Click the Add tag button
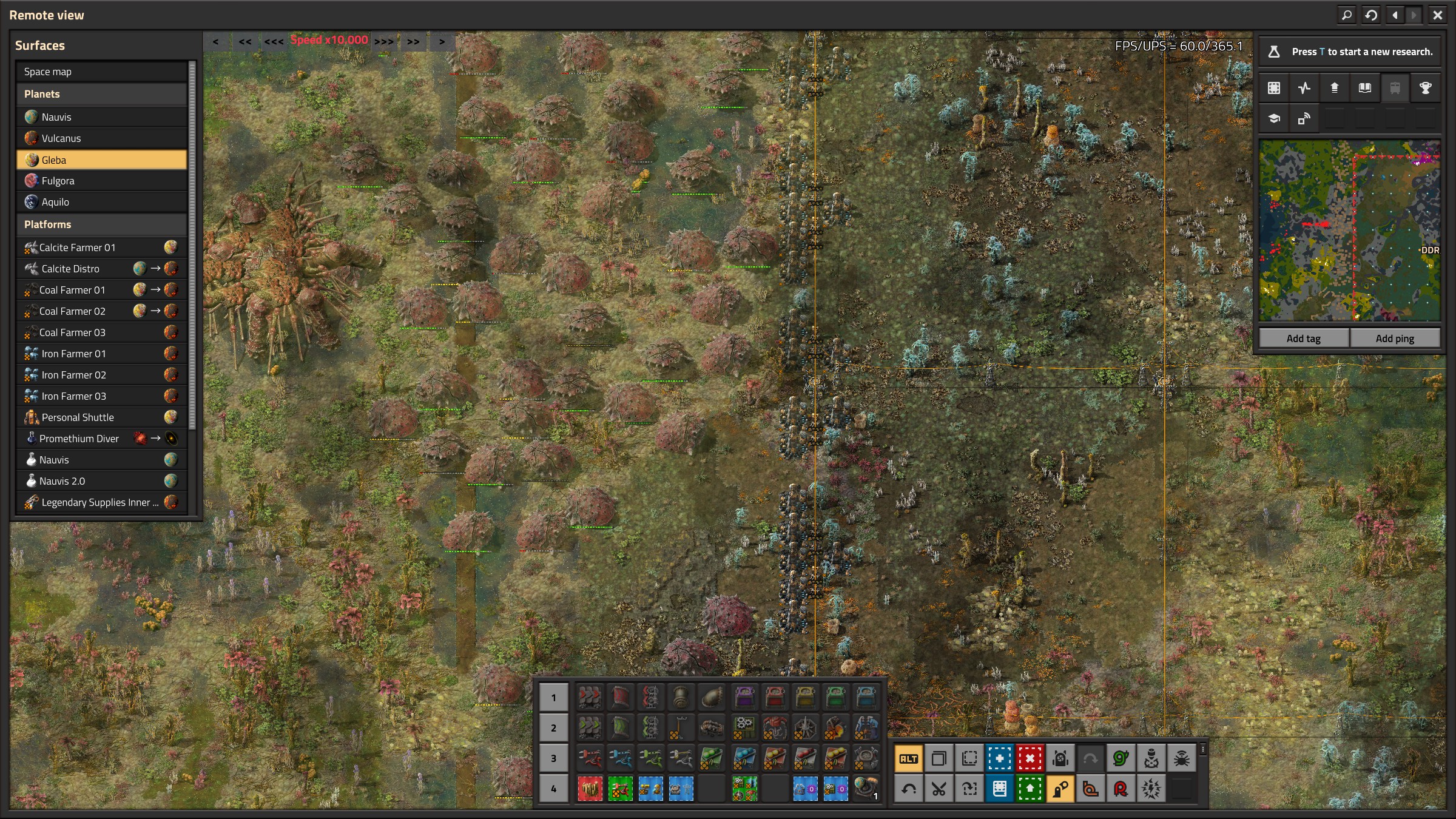Screen dimensions: 1456x819 coord(1303,339)
